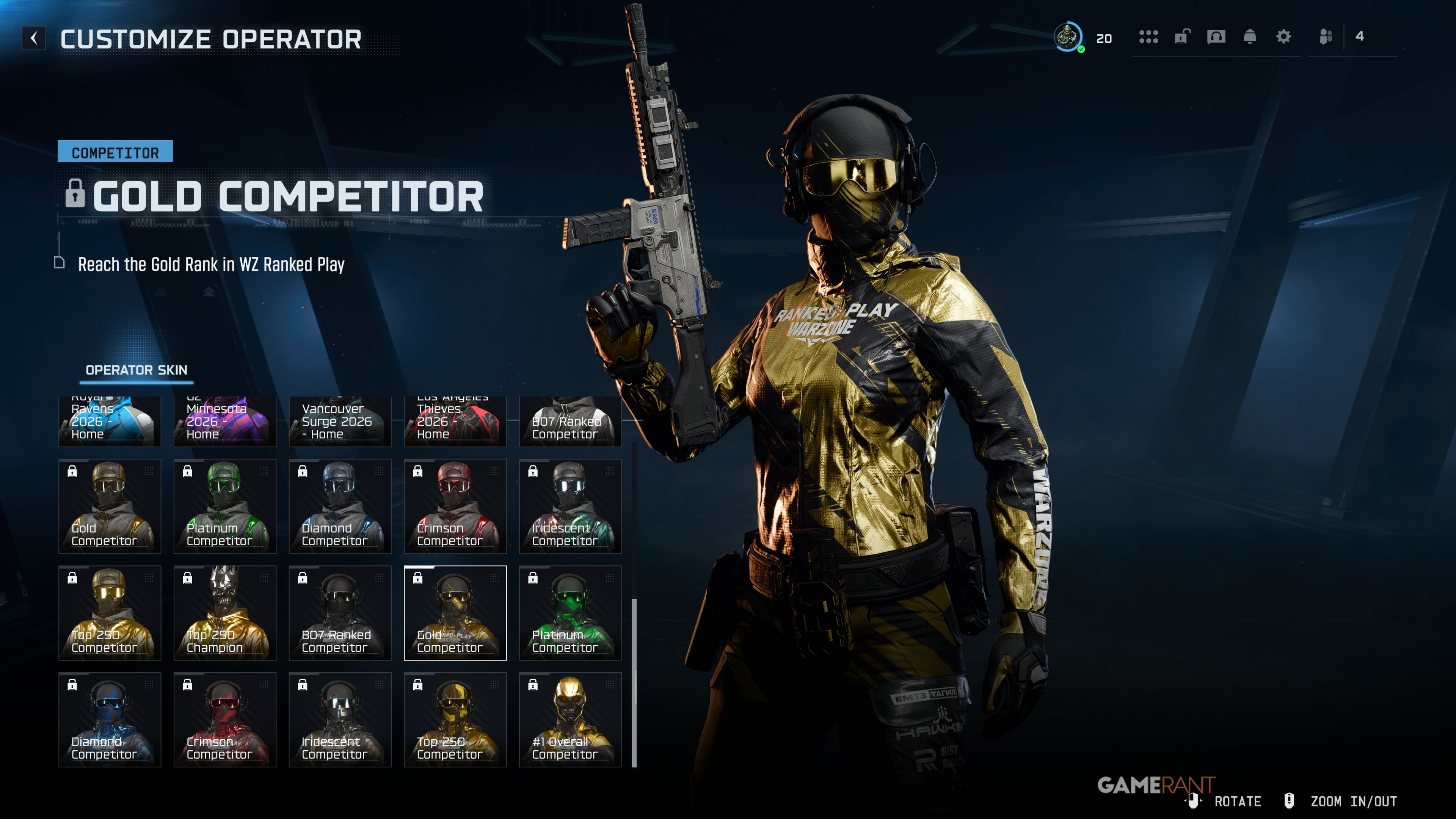Pick the Vancouver Surge 2026 Home skin

pyautogui.click(x=340, y=422)
